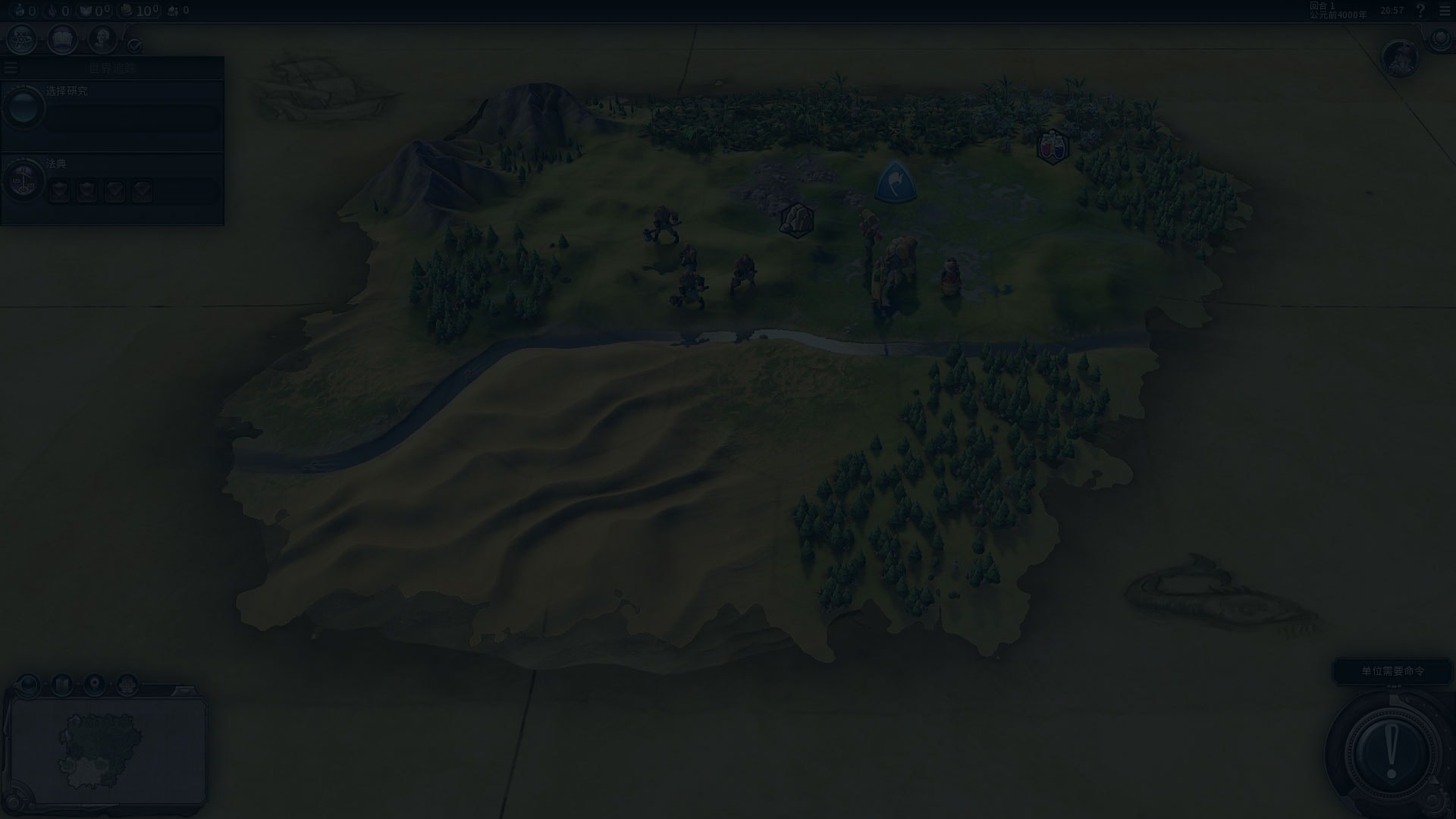
Task: Collapse the minimap panel
Action: (184, 691)
